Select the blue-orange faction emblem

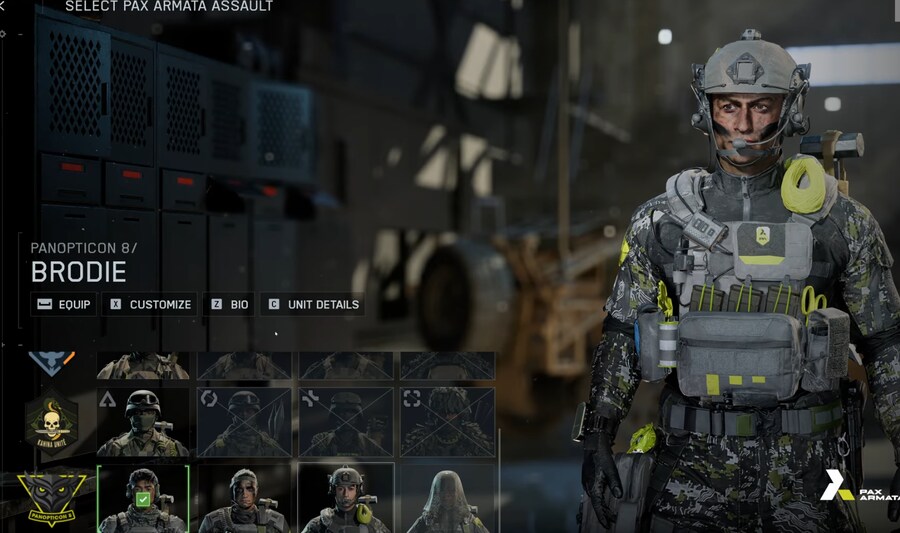tap(52, 362)
